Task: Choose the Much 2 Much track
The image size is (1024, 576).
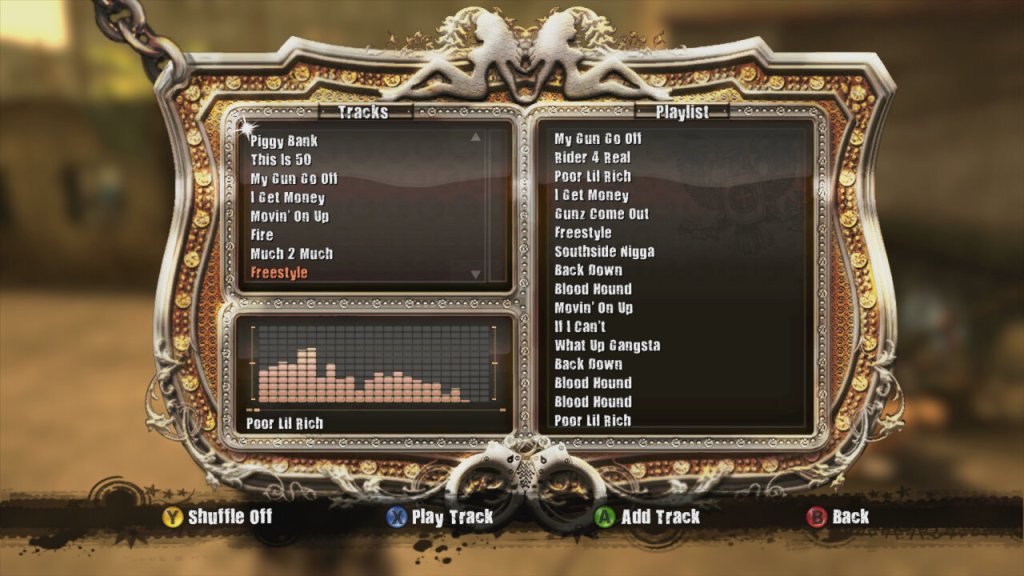Action: pos(291,254)
